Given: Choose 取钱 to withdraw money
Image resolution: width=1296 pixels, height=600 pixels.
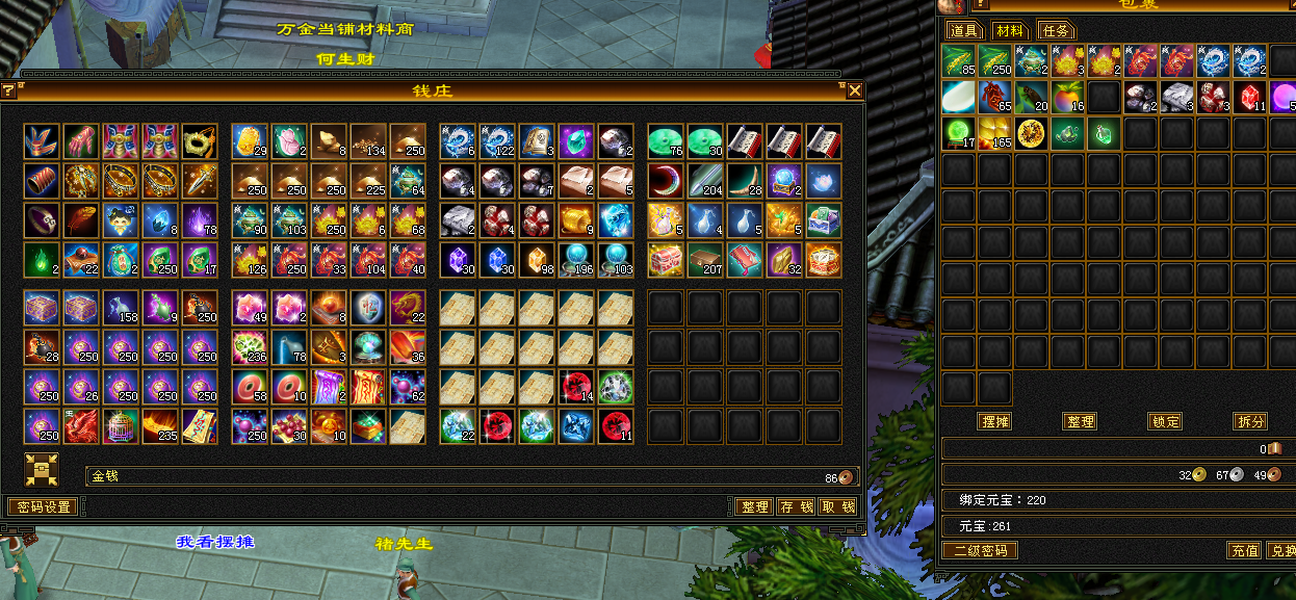Looking at the screenshot, I should [x=838, y=507].
